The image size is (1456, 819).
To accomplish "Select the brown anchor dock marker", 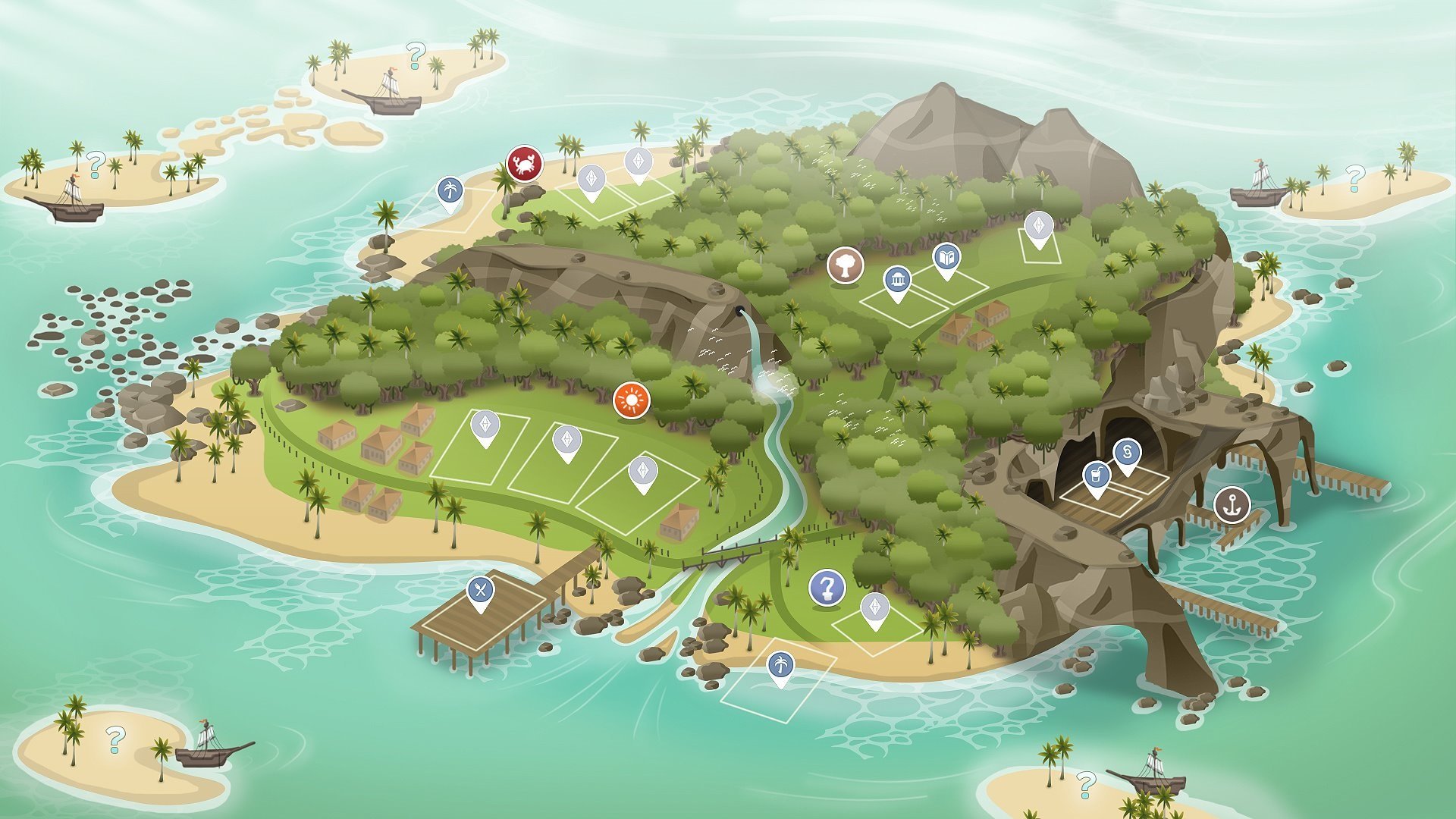I will point(1232,504).
